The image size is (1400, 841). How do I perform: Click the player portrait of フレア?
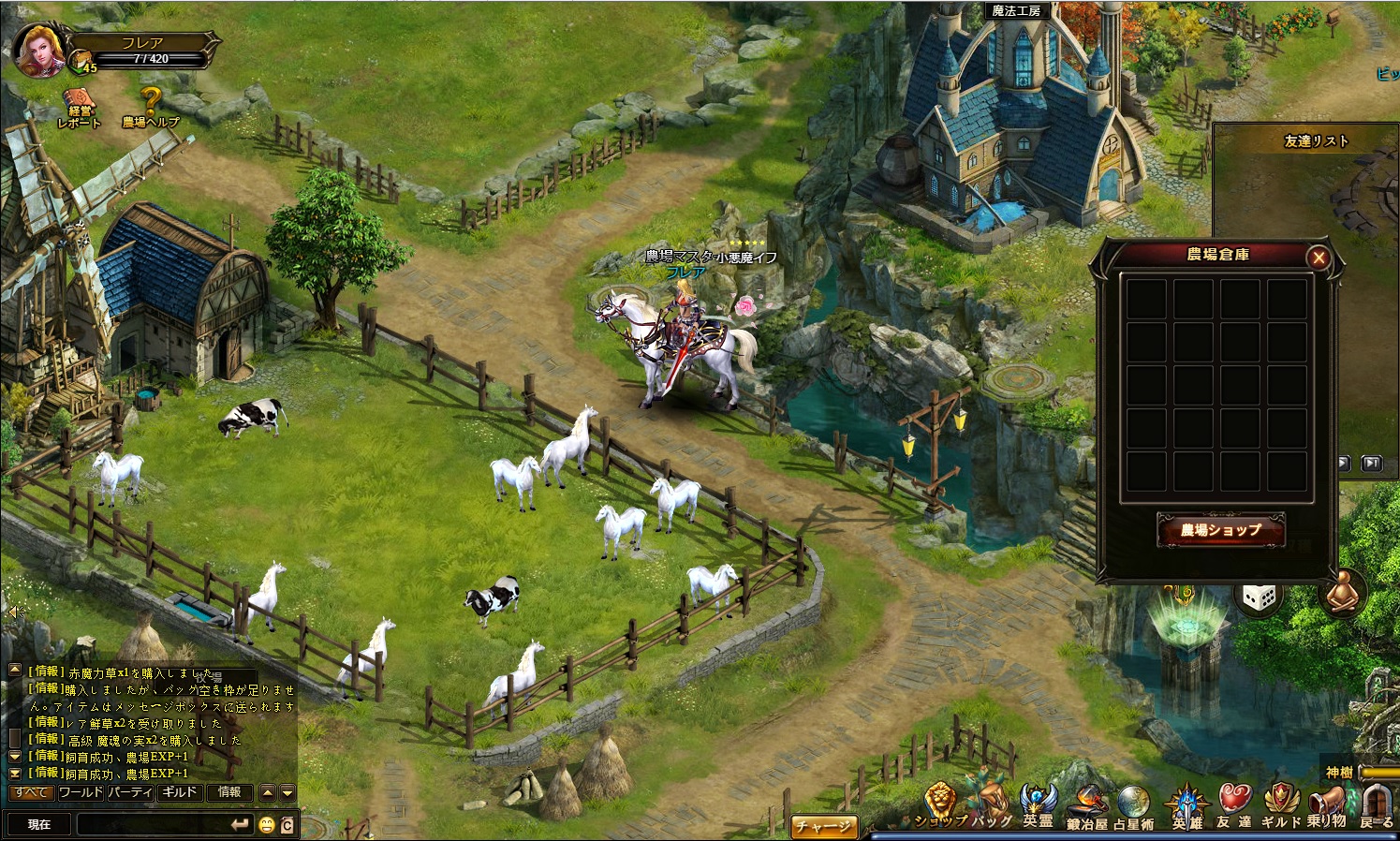click(39, 49)
